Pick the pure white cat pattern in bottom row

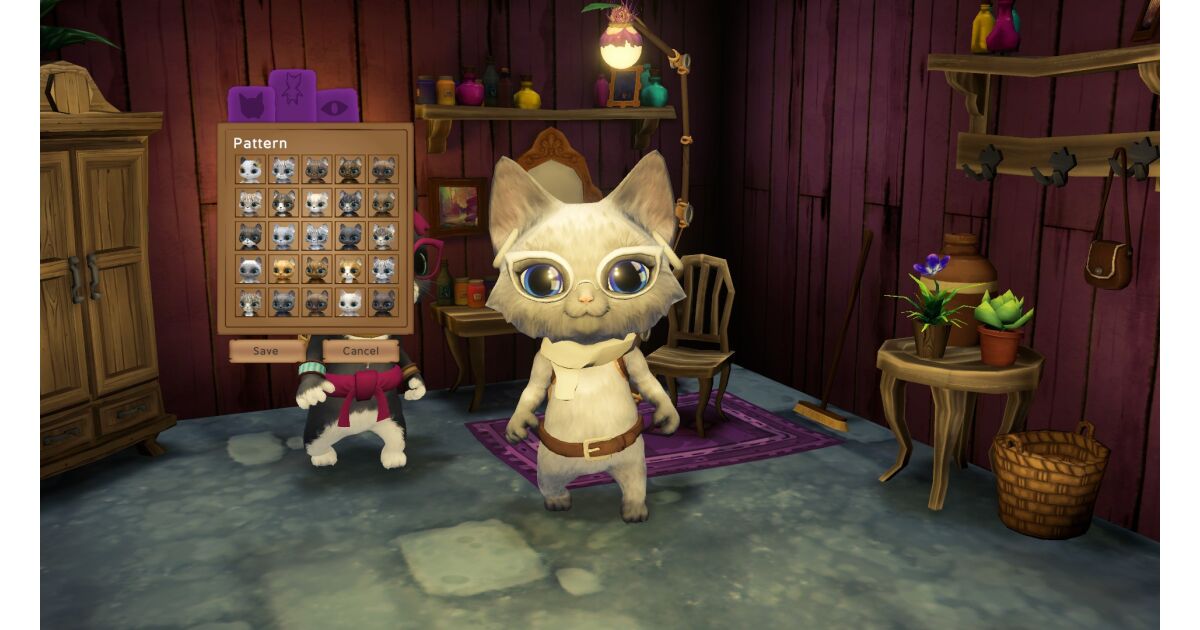click(x=349, y=302)
